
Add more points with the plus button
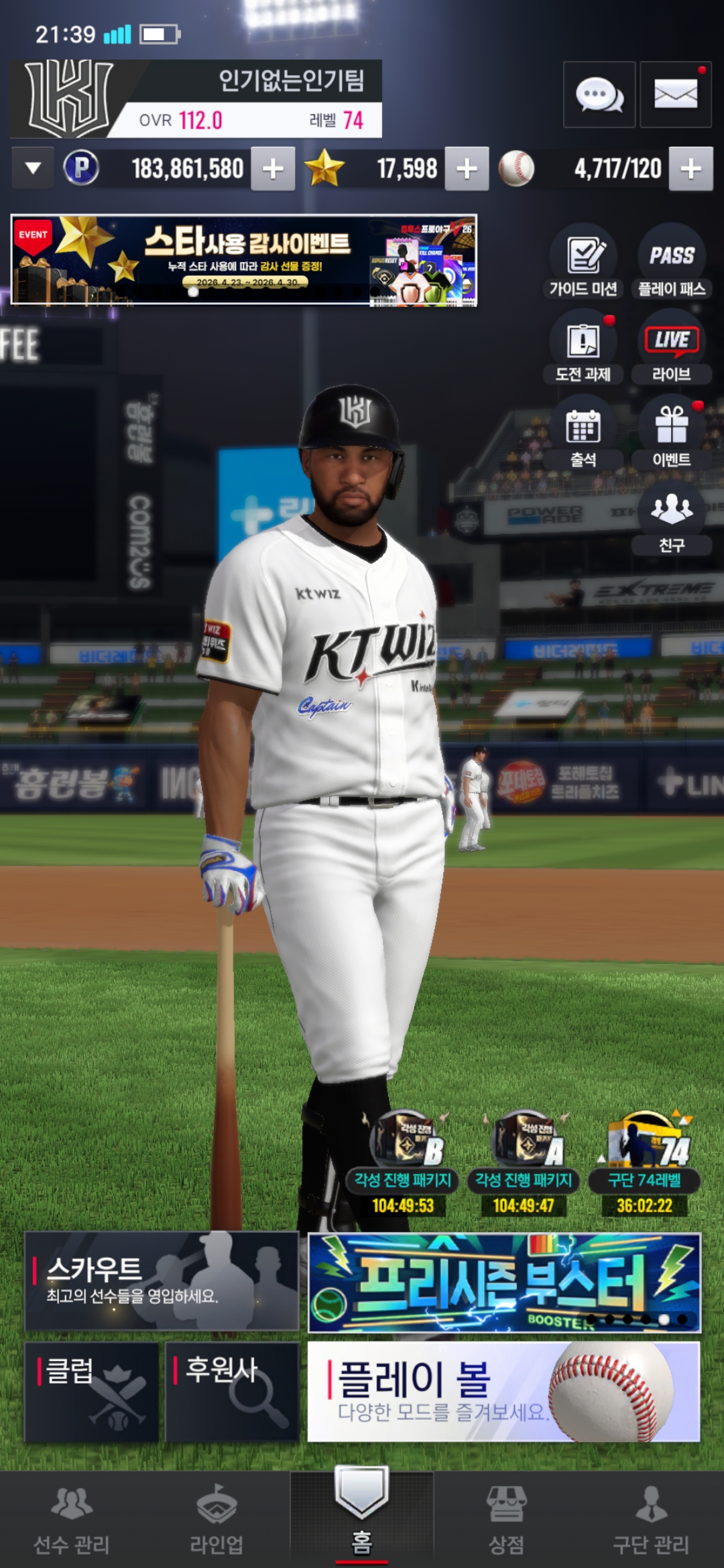tap(273, 169)
